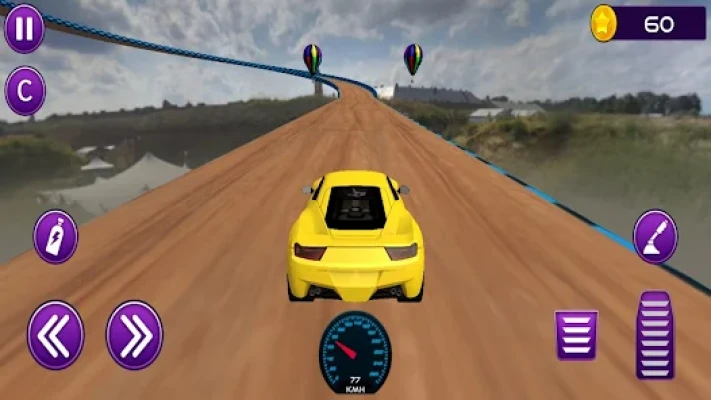
Task: Pause the race
Action: (24, 28)
